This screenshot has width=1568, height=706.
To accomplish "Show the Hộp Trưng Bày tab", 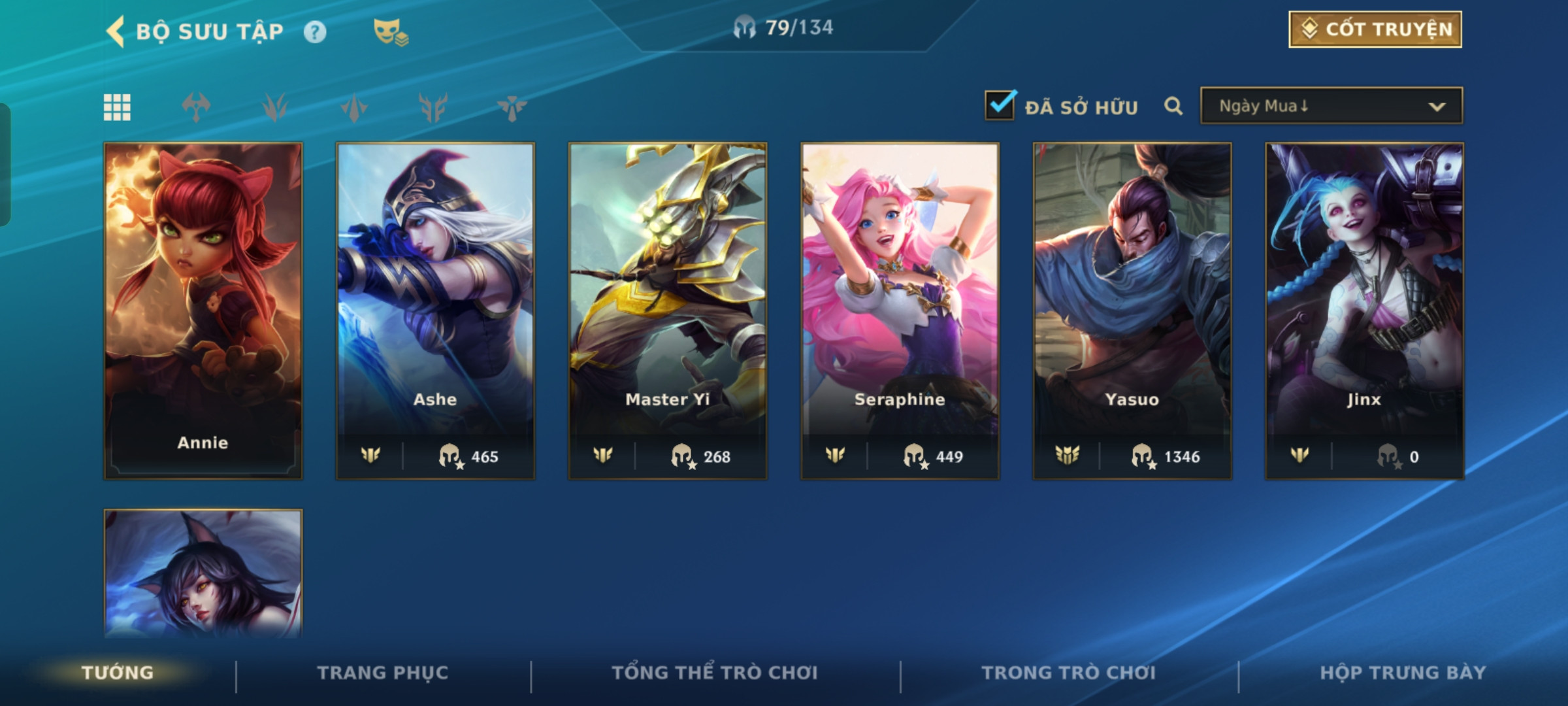I will pyautogui.click(x=1403, y=673).
